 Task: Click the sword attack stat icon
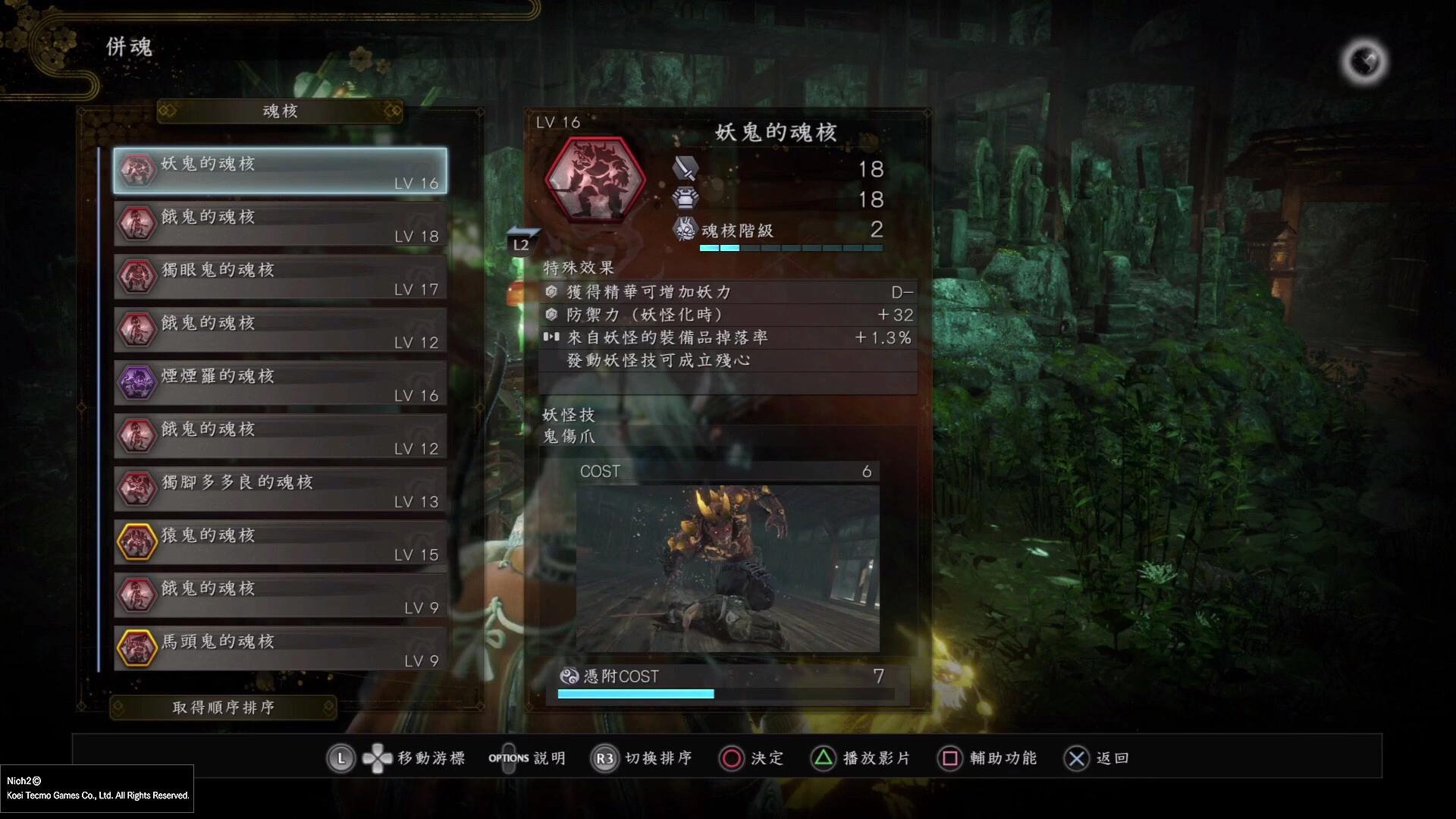[x=685, y=168]
